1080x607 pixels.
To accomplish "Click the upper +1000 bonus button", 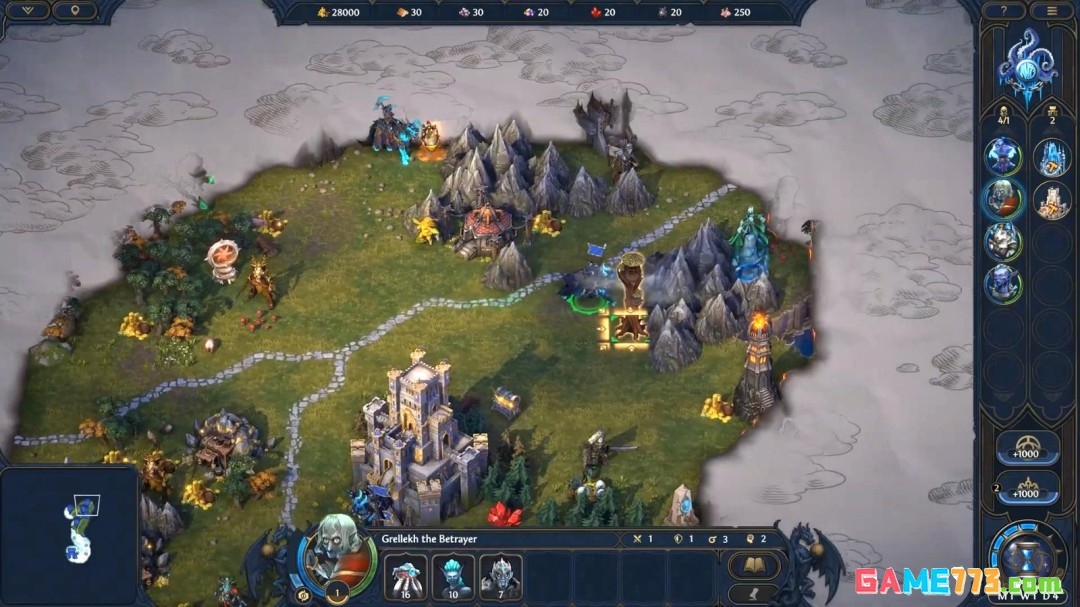I will tap(1026, 448).
